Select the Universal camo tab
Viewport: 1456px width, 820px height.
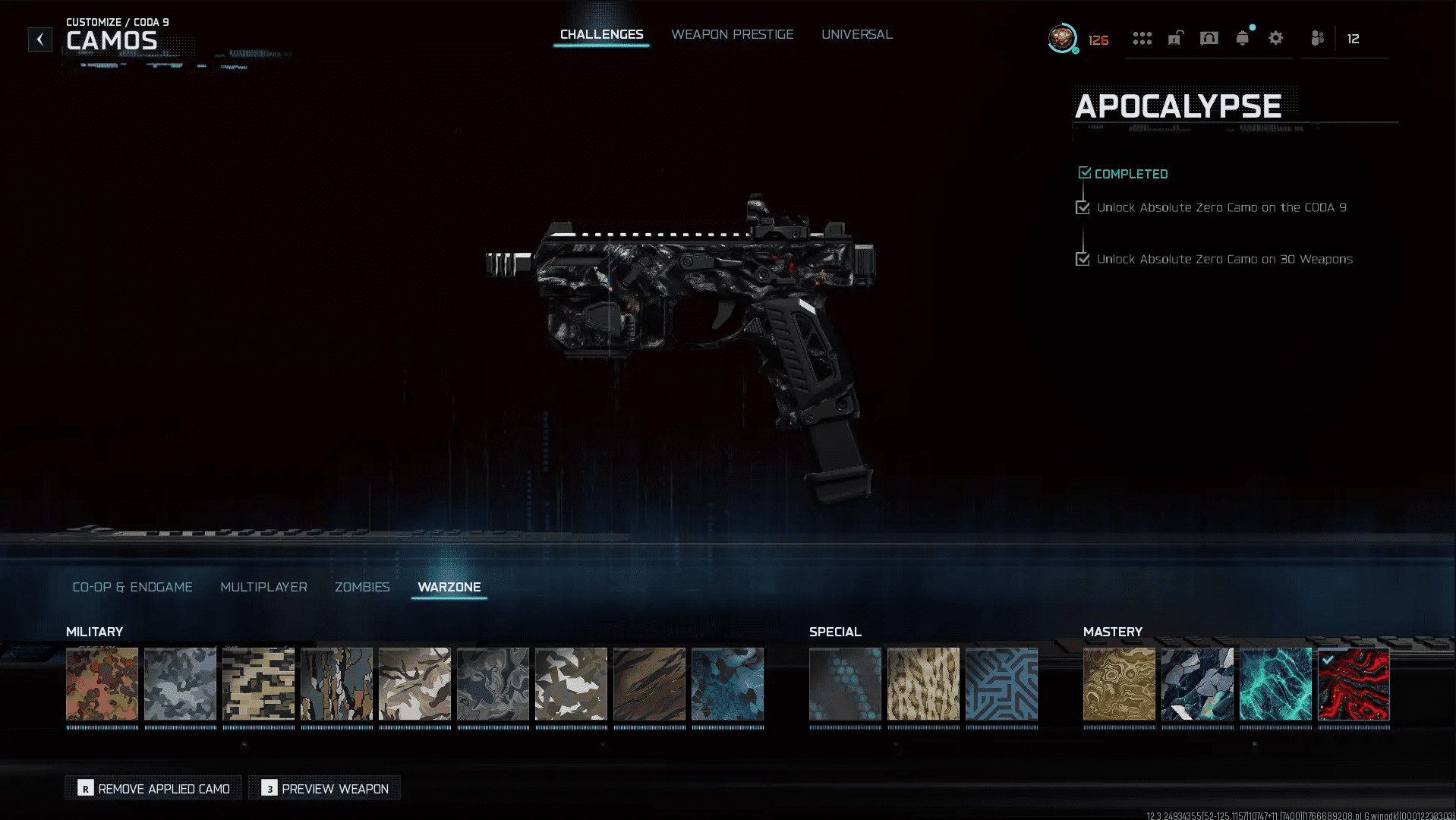[x=856, y=35]
